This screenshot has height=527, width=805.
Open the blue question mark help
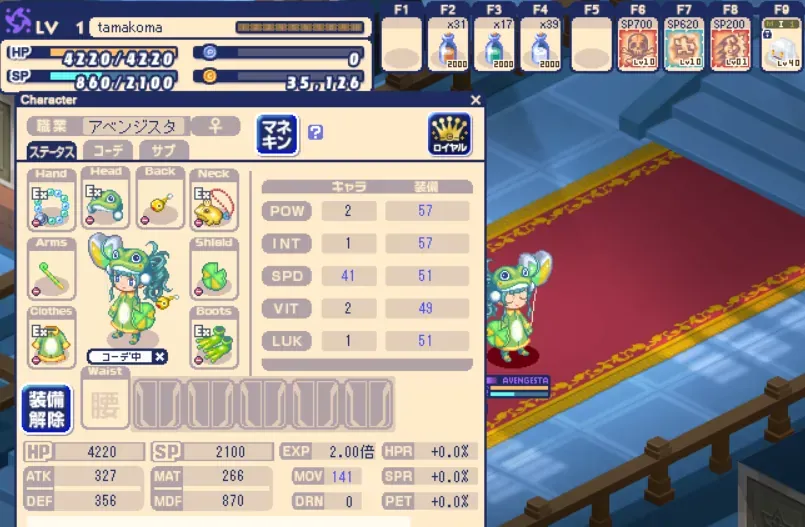pos(315,132)
